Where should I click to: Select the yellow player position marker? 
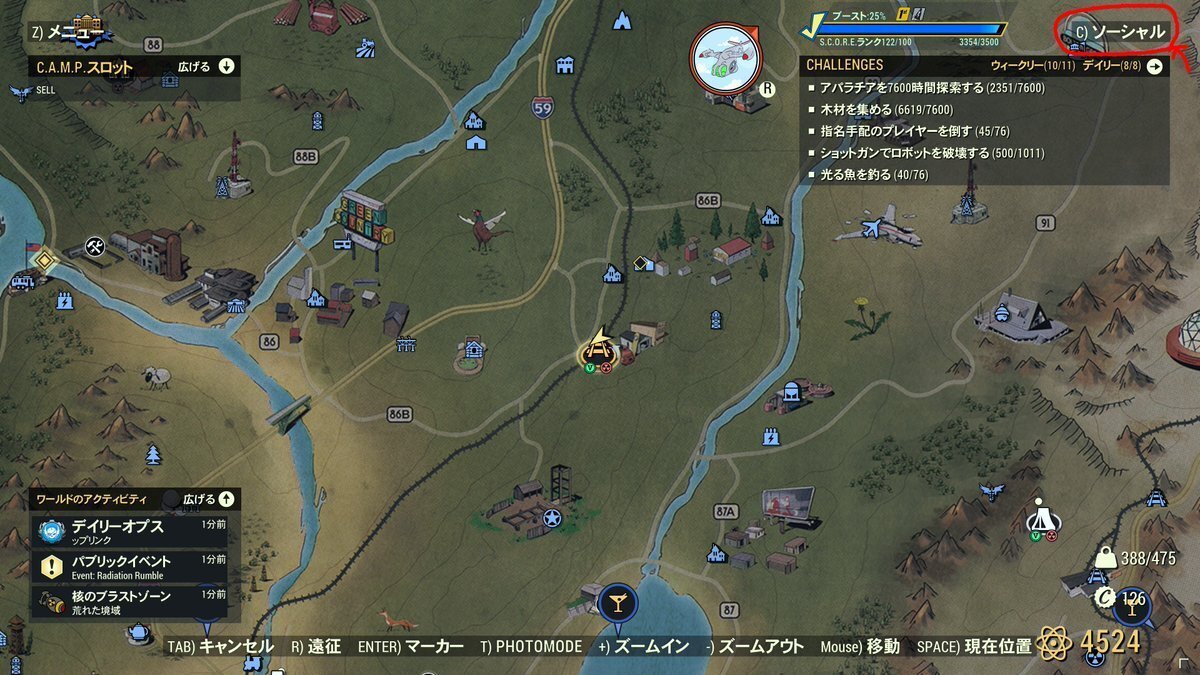598,348
